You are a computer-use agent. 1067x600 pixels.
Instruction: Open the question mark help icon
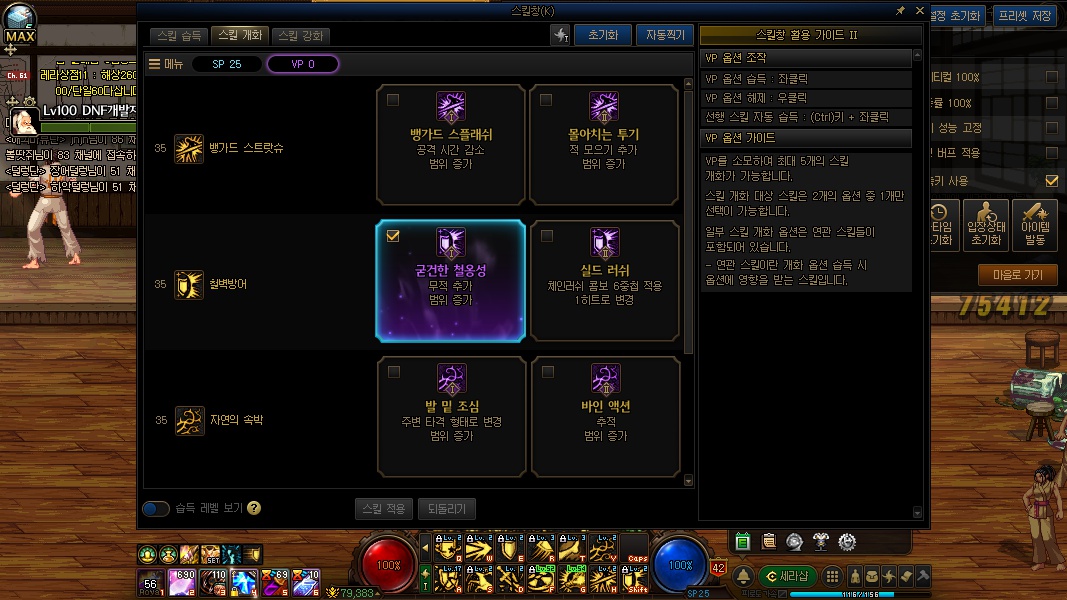click(x=254, y=508)
